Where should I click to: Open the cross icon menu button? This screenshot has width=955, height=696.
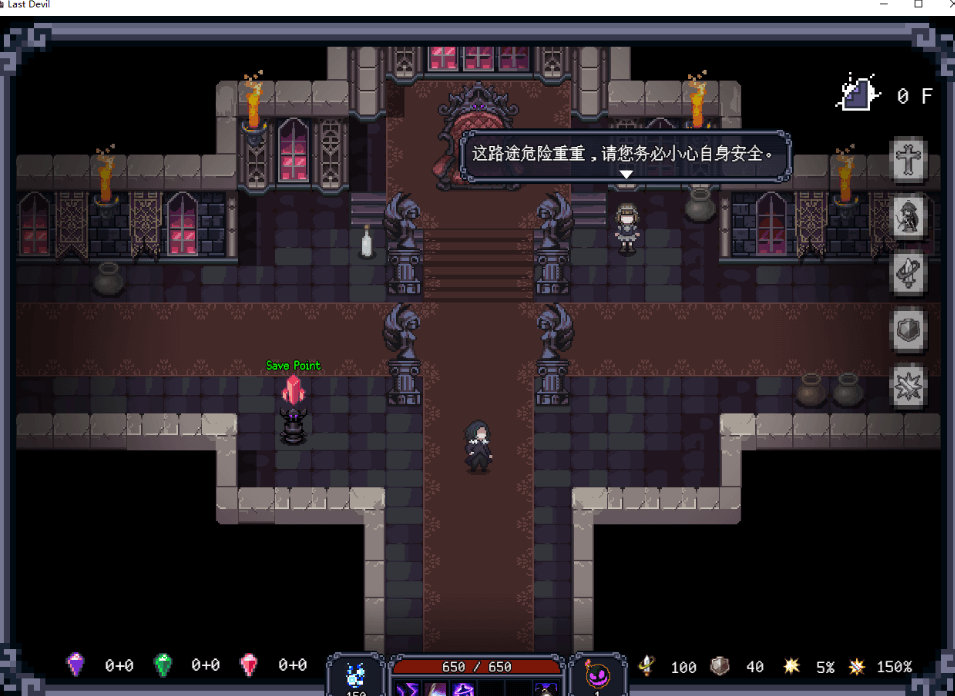tap(909, 160)
